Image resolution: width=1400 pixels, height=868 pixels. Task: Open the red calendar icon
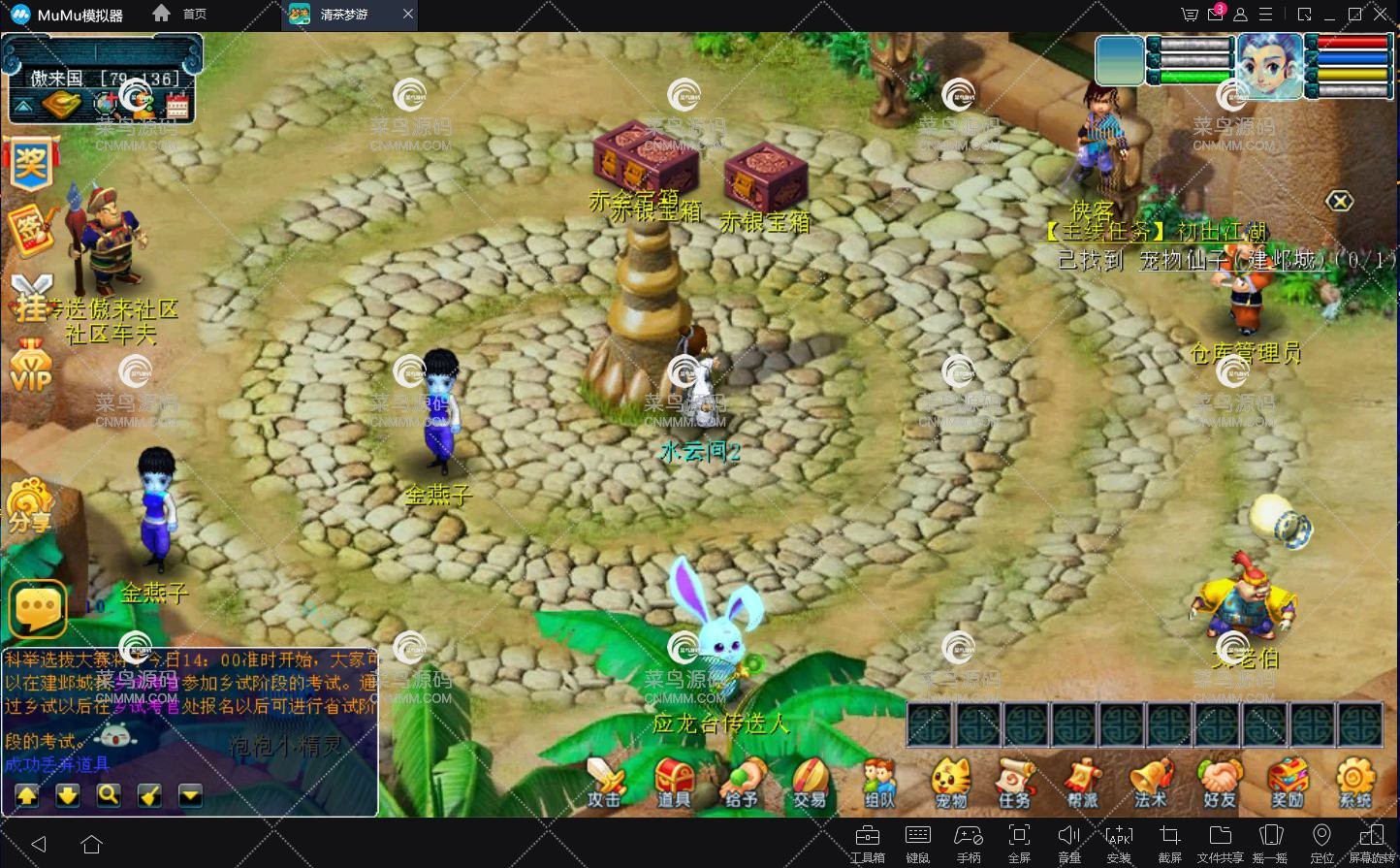176,105
